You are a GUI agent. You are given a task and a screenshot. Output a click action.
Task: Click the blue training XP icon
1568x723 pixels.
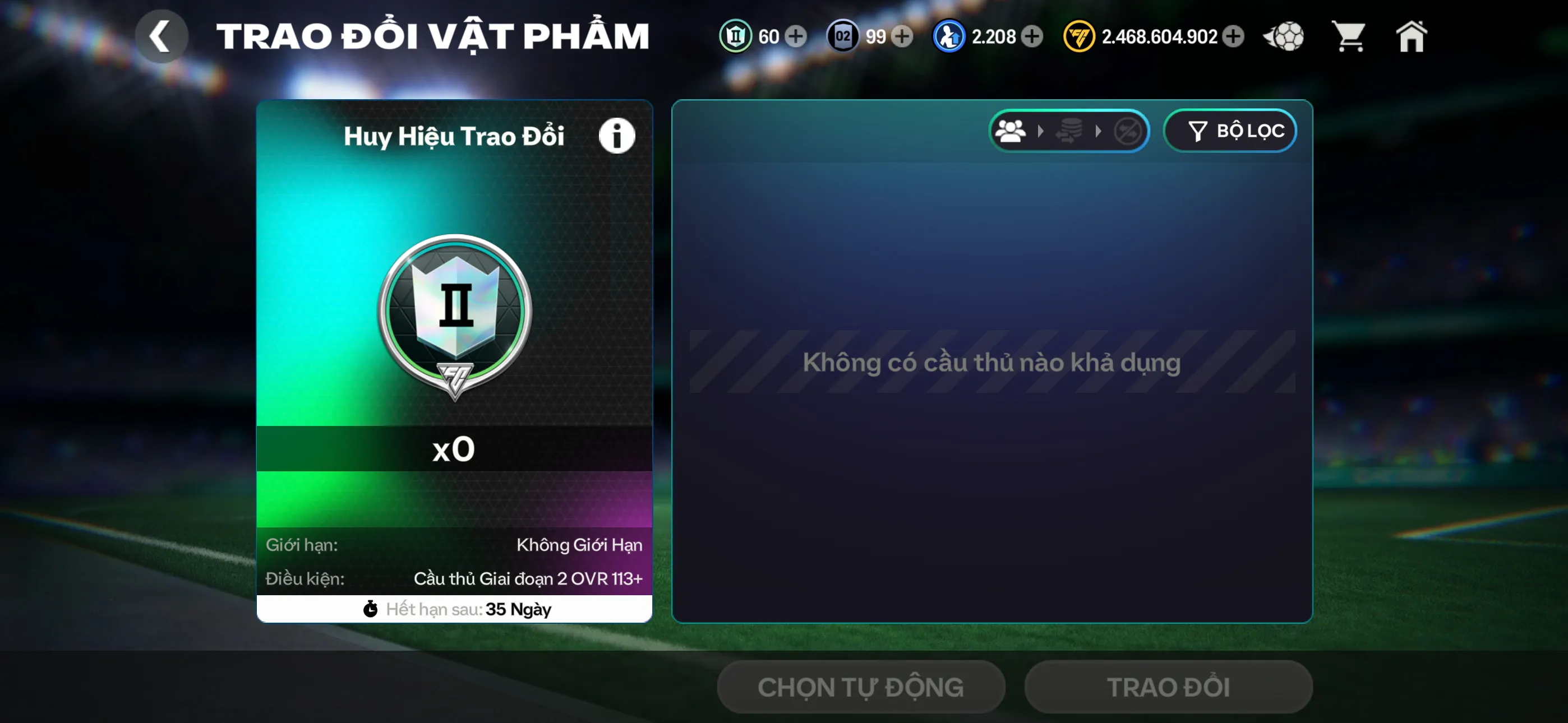click(949, 36)
